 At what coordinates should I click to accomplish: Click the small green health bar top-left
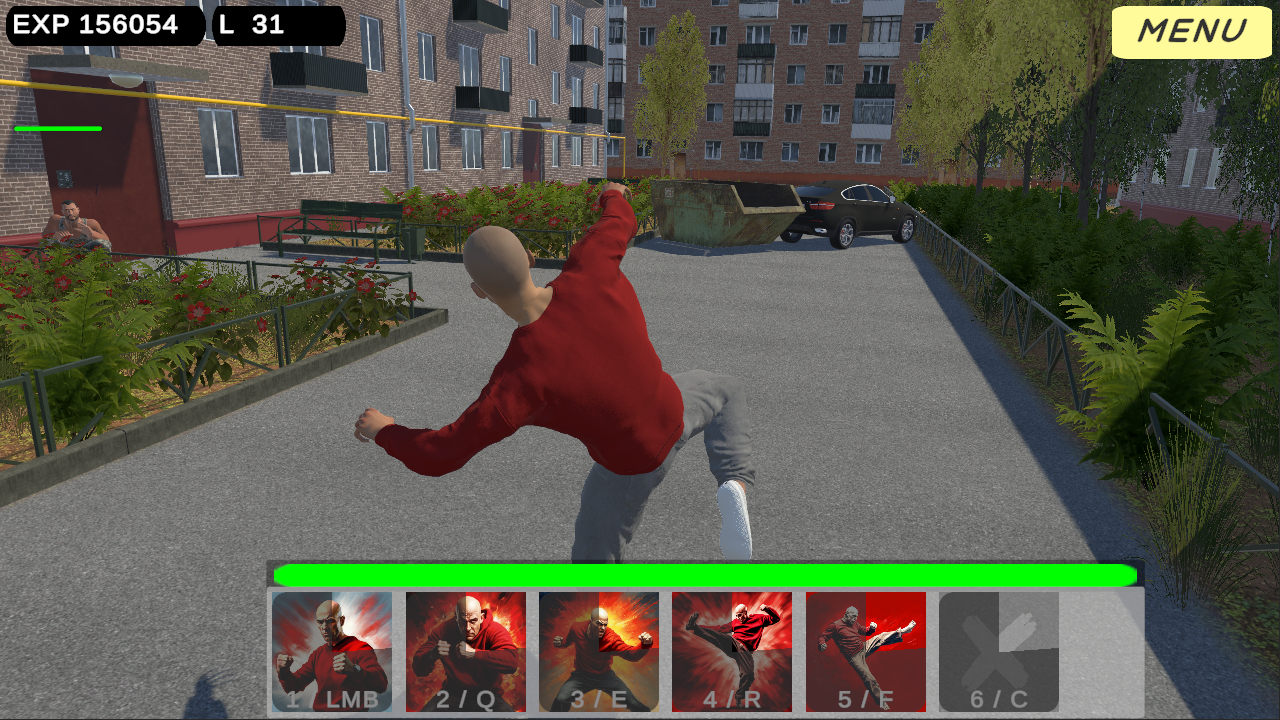point(57,129)
